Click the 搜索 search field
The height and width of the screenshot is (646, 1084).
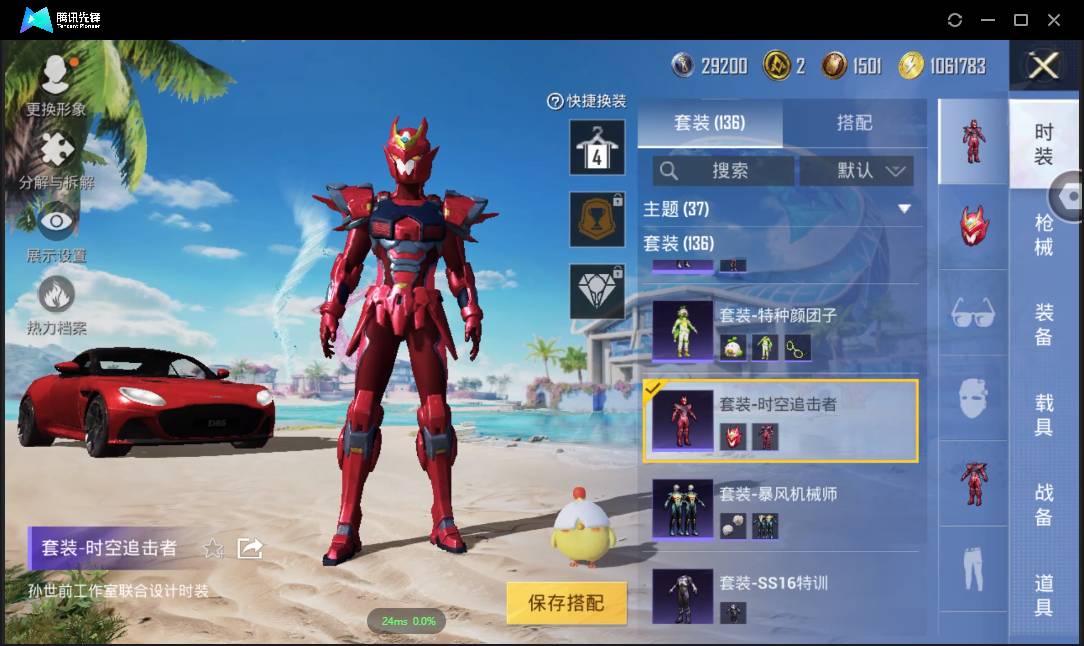(723, 171)
